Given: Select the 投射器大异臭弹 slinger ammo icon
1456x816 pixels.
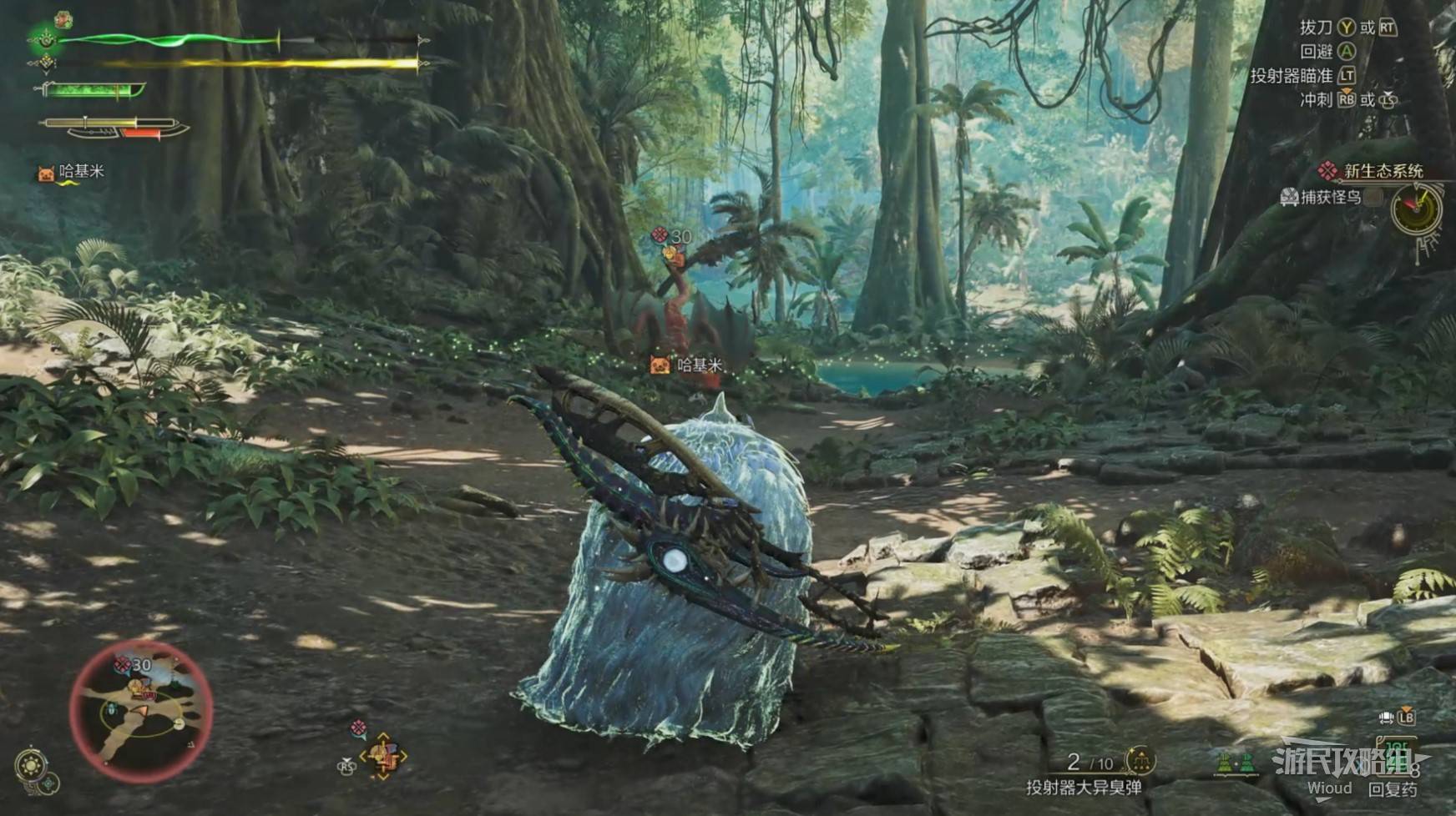Looking at the screenshot, I should point(1140,760).
